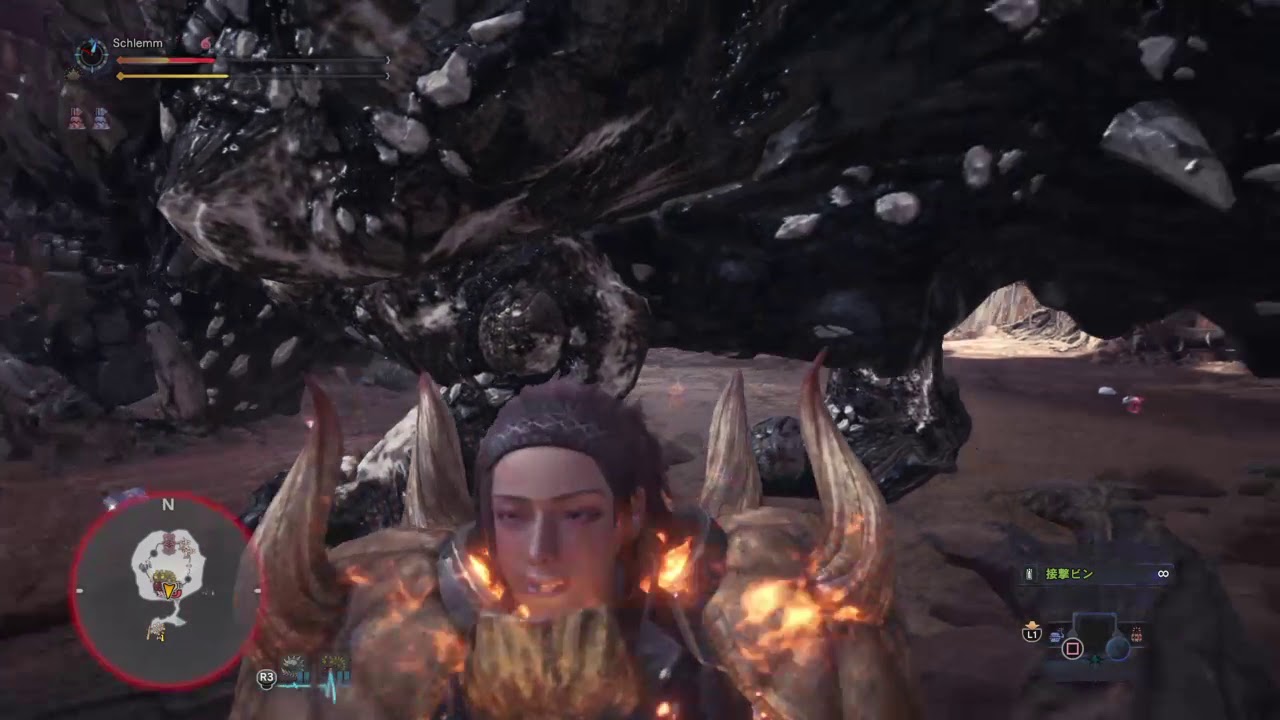Toggle the R3 minimap zoom control
Image resolution: width=1280 pixels, height=720 pixels.
pos(267,676)
